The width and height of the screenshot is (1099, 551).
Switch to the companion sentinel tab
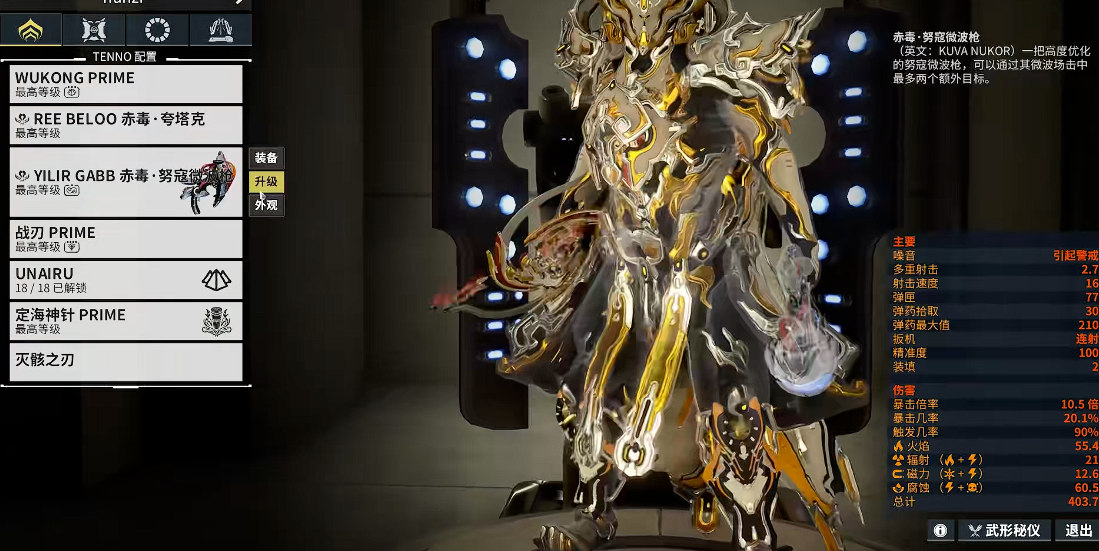point(93,30)
